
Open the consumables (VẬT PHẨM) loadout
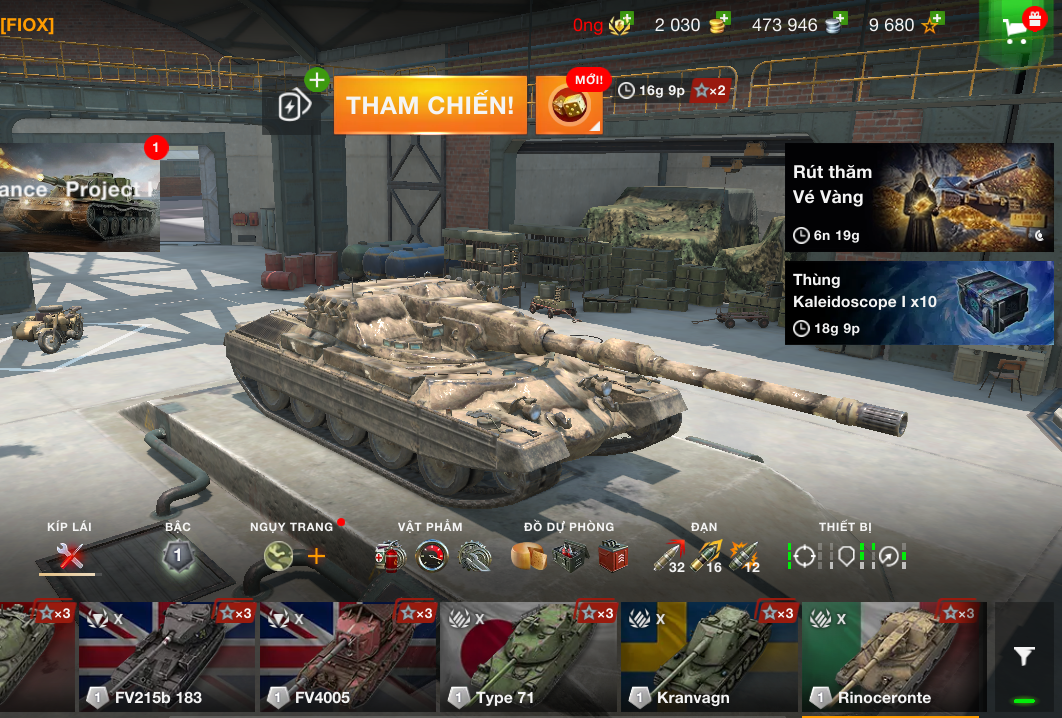pyautogui.click(x=433, y=556)
